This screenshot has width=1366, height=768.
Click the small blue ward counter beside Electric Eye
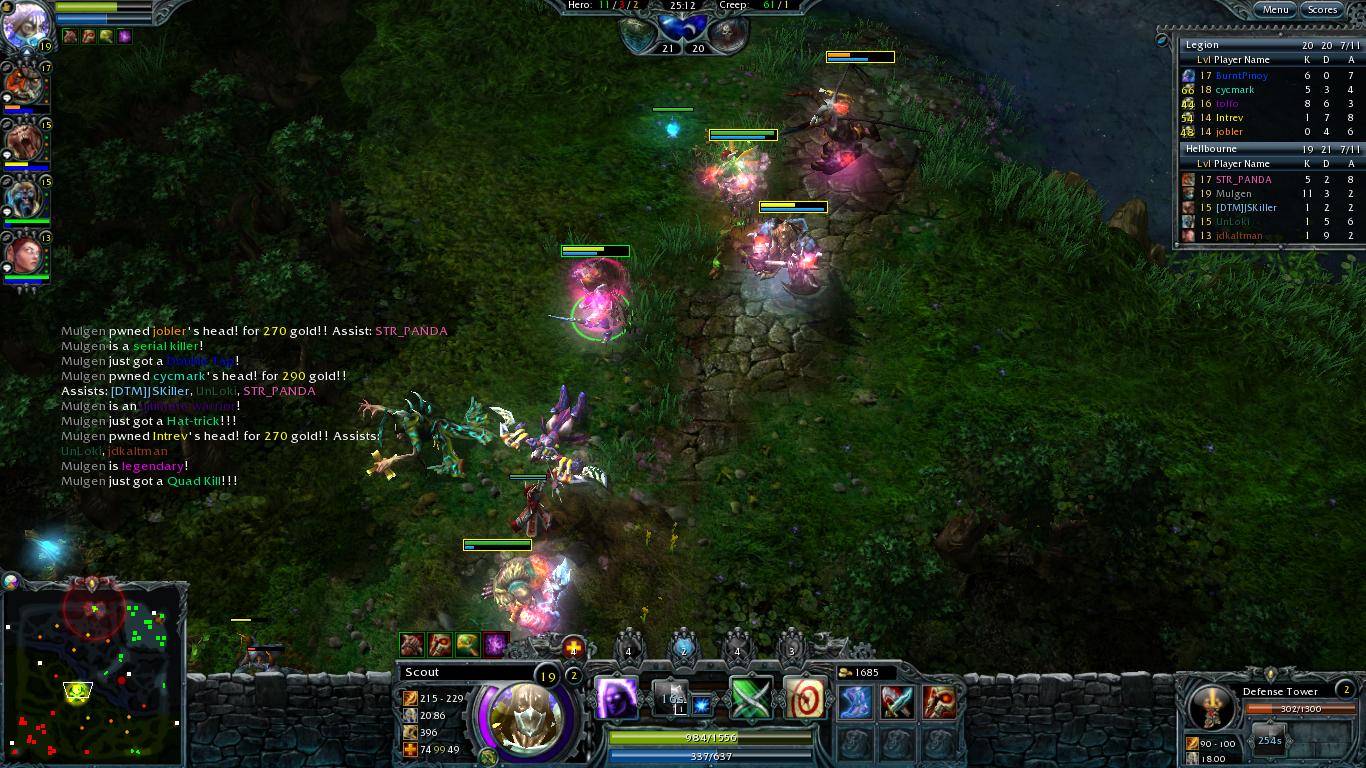coord(703,706)
